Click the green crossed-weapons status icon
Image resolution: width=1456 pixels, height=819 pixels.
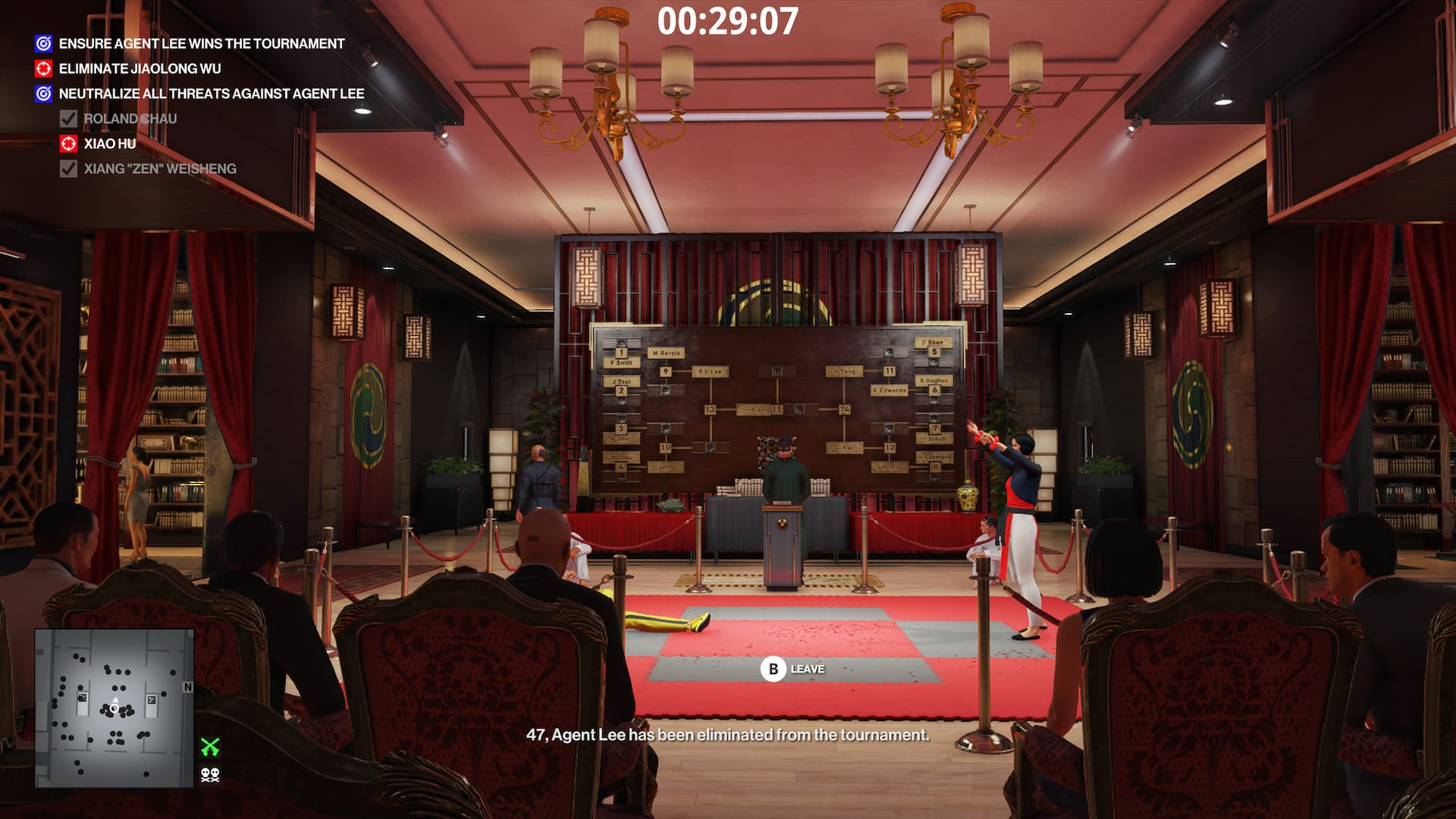tap(210, 747)
